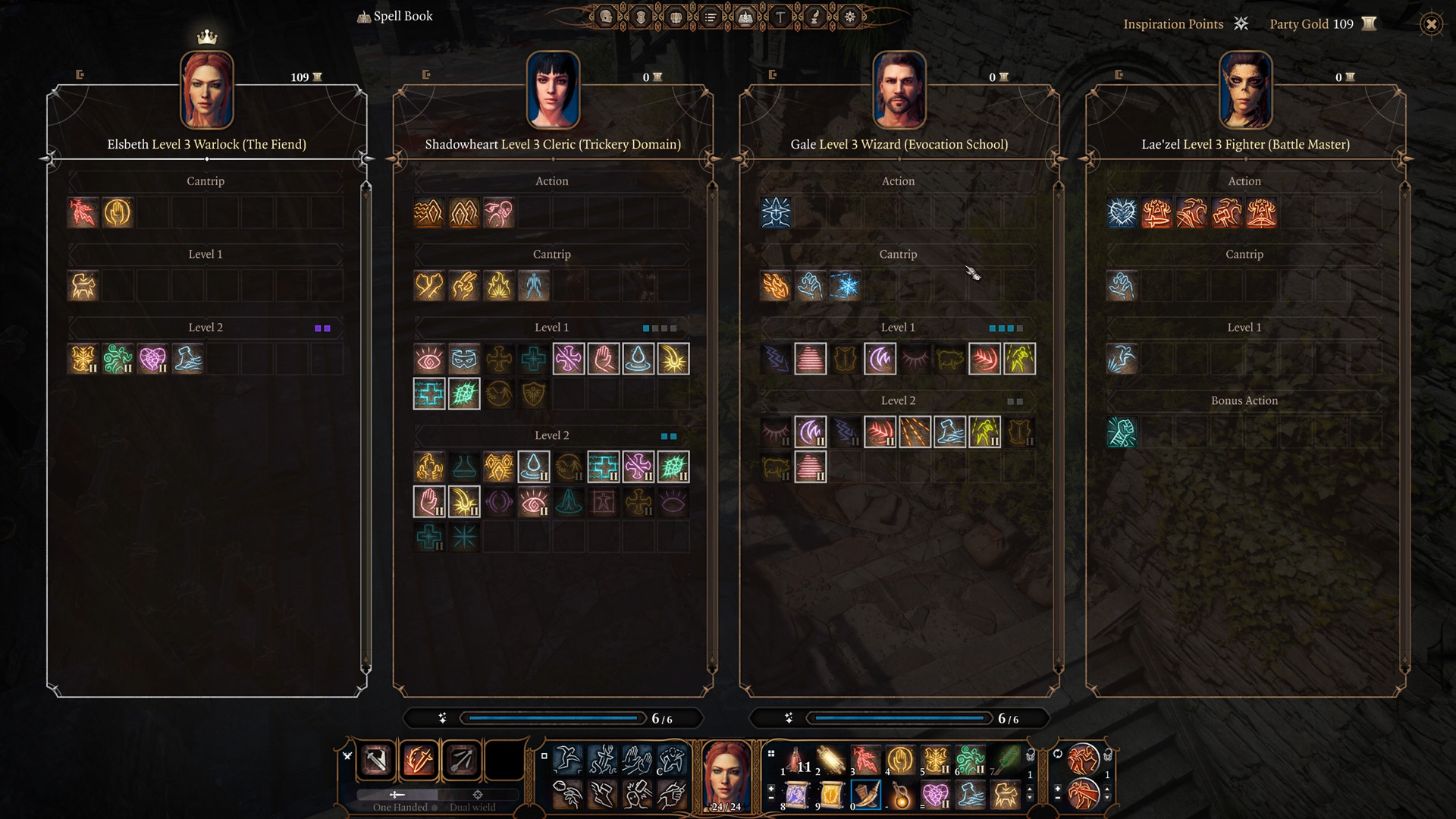Open the Journal via the list icon
This screenshot has height=819, width=1456.
point(711,17)
